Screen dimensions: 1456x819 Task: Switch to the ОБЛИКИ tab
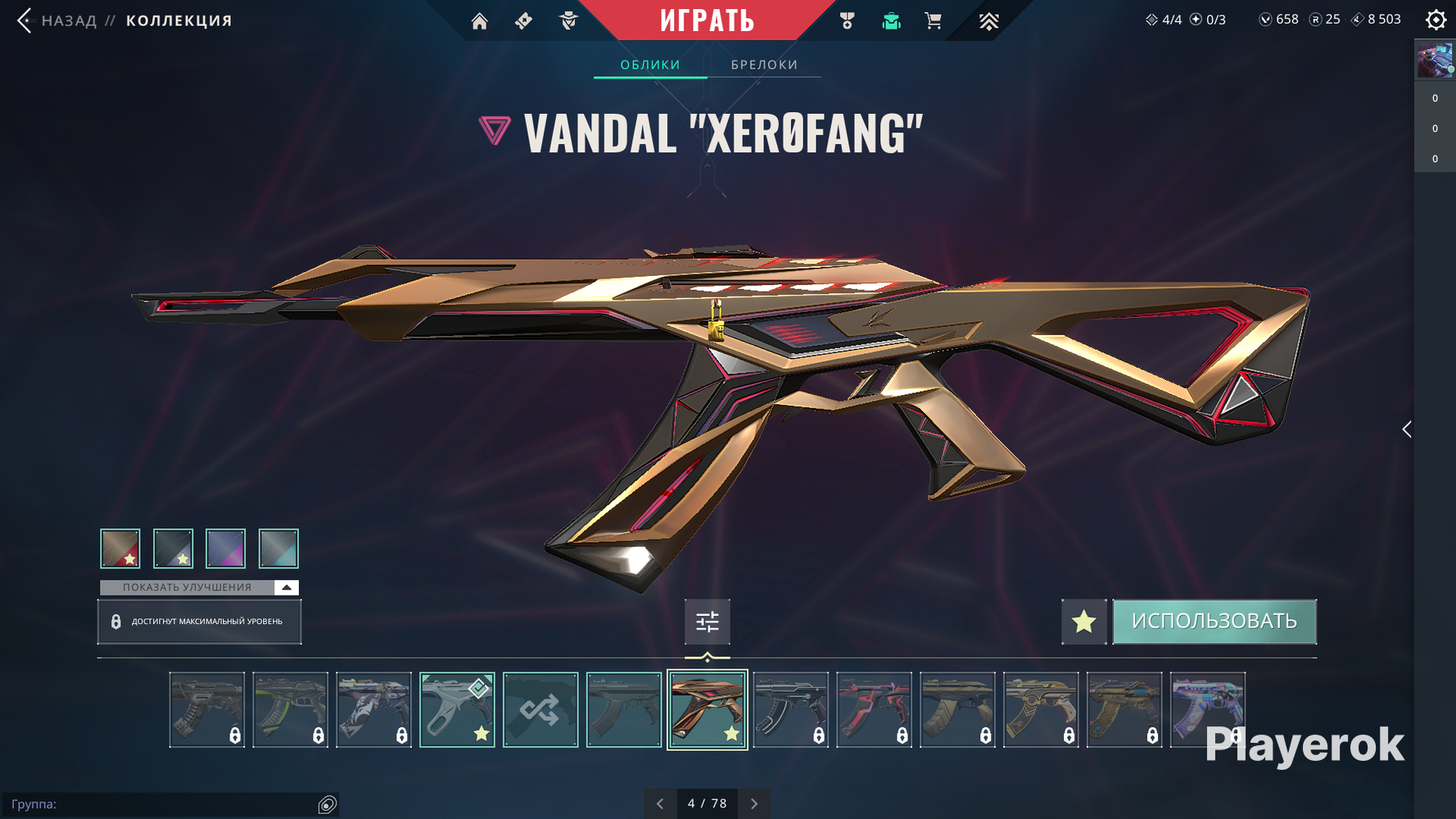click(650, 65)
